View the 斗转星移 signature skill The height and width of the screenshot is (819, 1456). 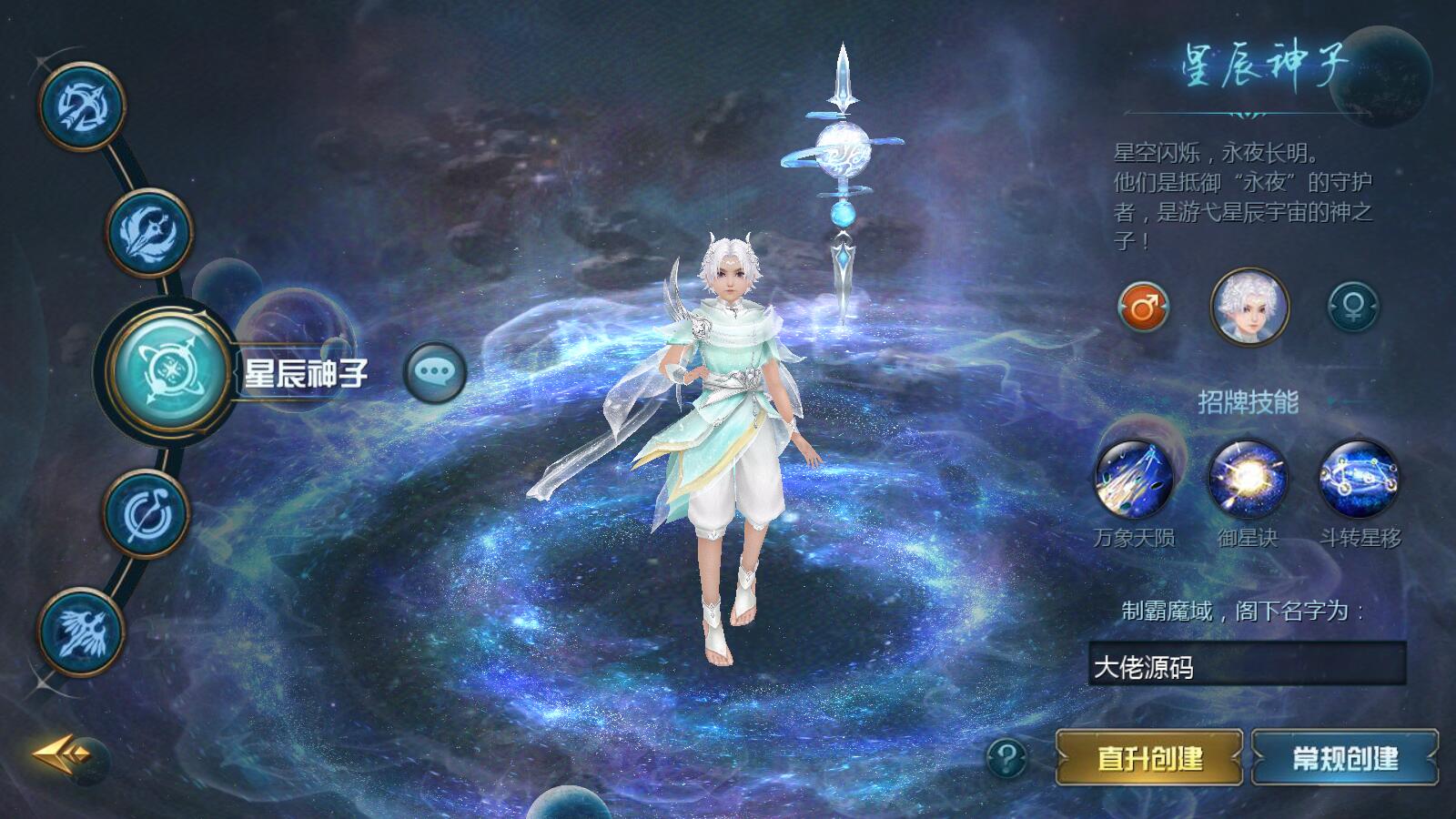tap(1360, 480)
